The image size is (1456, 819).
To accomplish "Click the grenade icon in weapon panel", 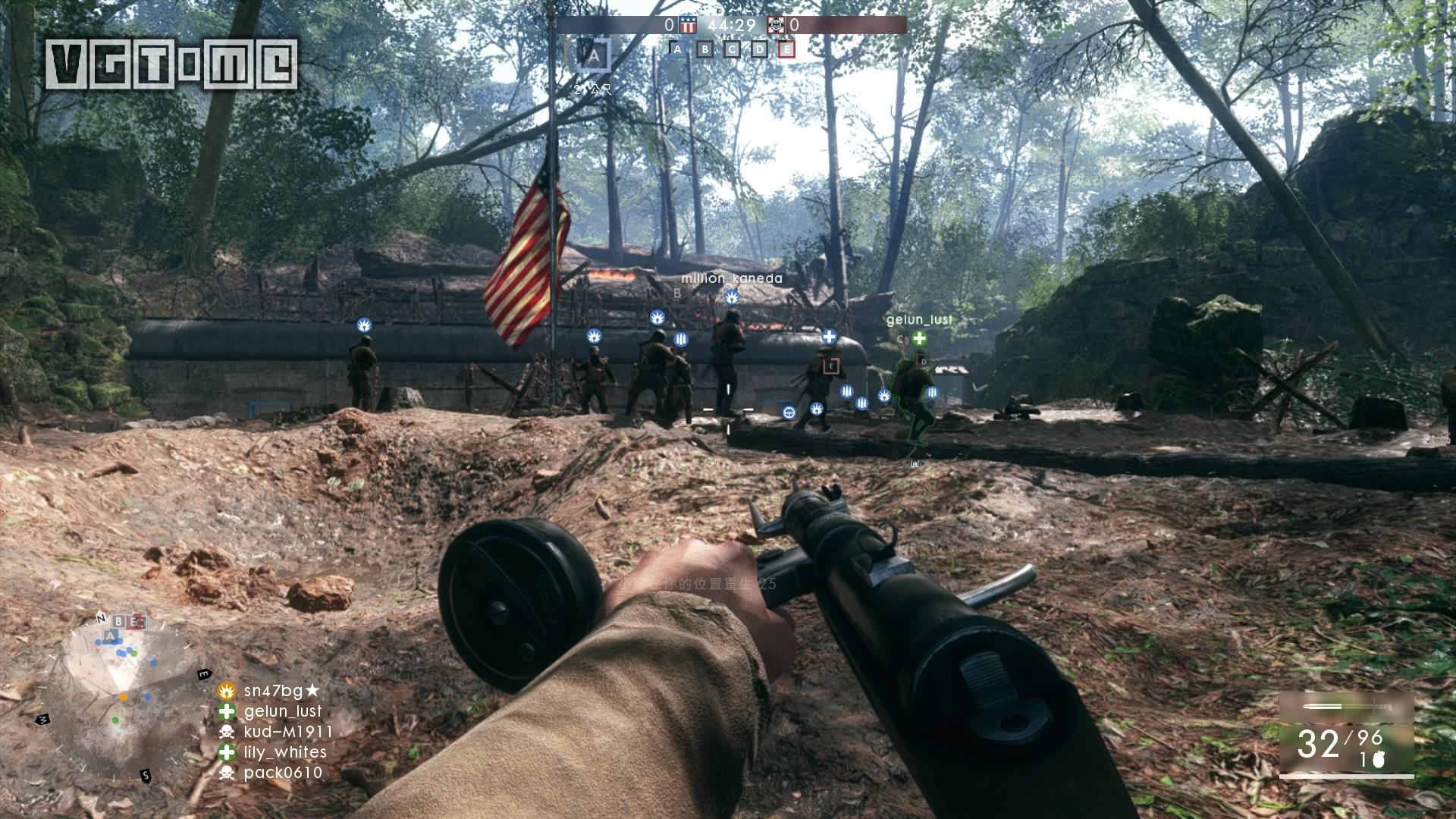I will tap(1378, 760).
